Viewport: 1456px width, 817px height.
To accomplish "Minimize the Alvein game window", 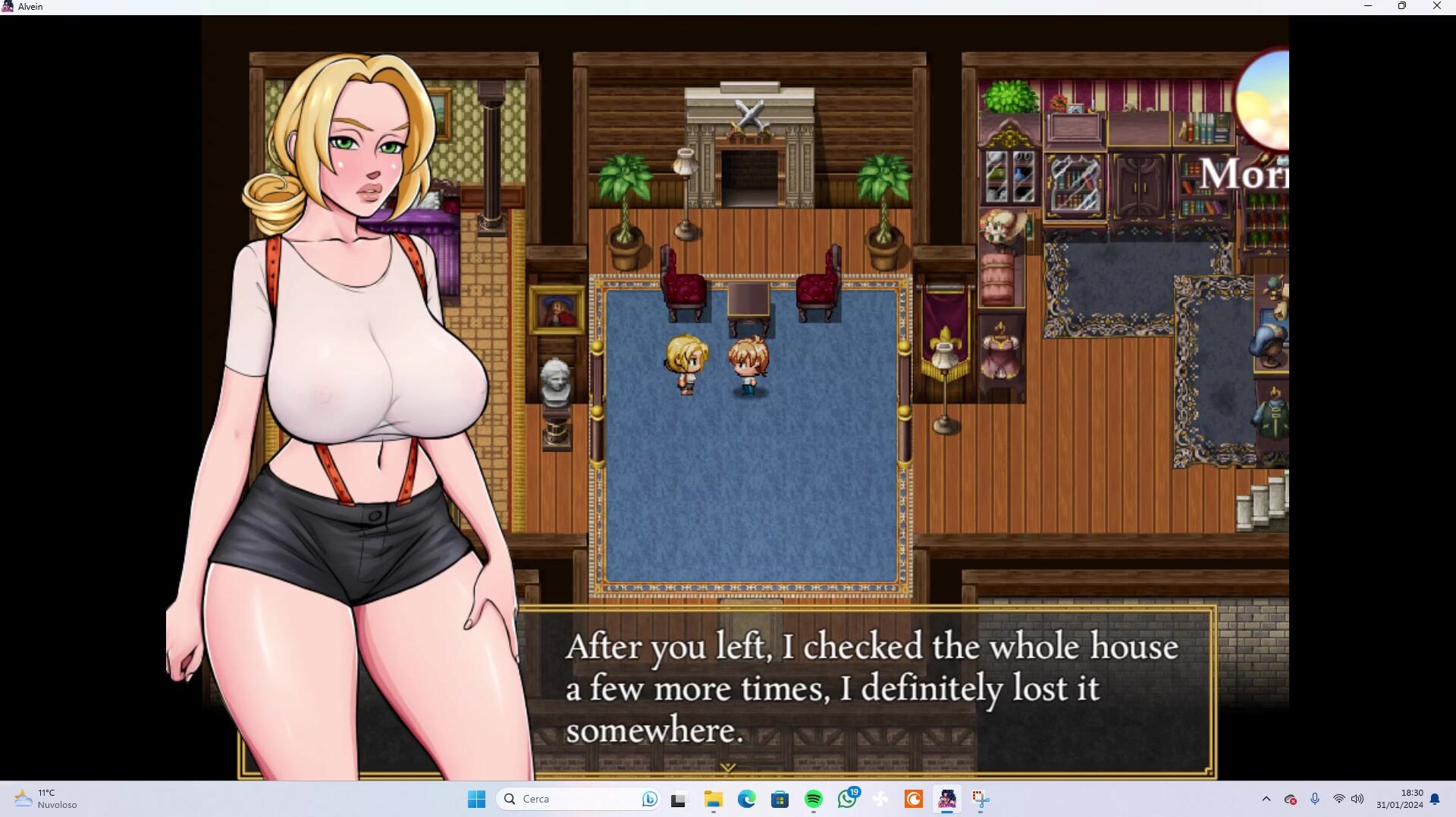I will point(1368,6).
